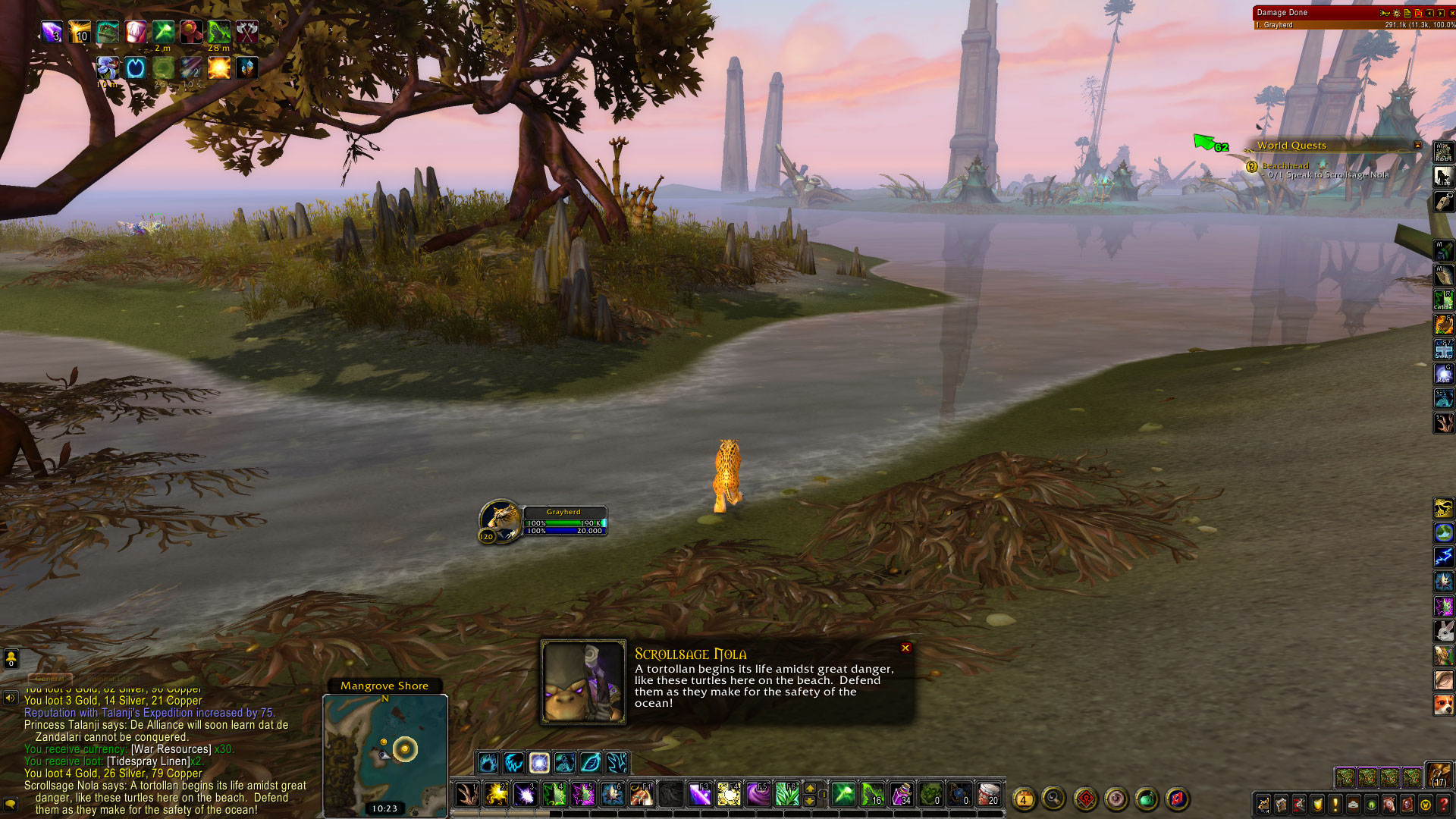Open the chat bubble button beside chat

pyautogui.click(x=11, y=803)
